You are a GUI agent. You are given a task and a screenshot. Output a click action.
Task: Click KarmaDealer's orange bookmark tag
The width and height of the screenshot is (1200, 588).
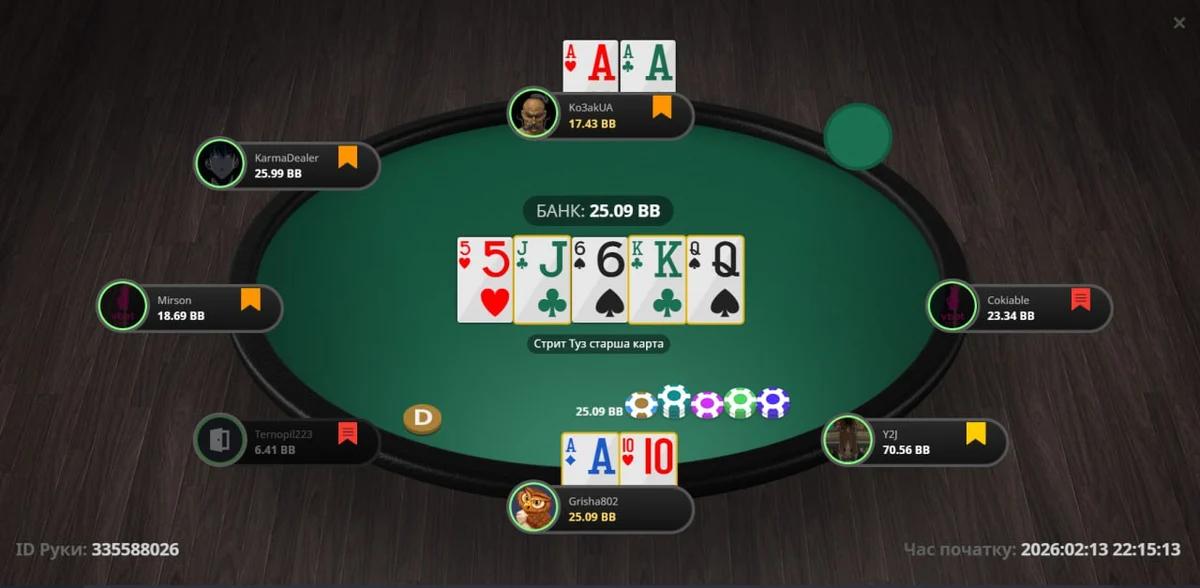click(x=347, y=157)
